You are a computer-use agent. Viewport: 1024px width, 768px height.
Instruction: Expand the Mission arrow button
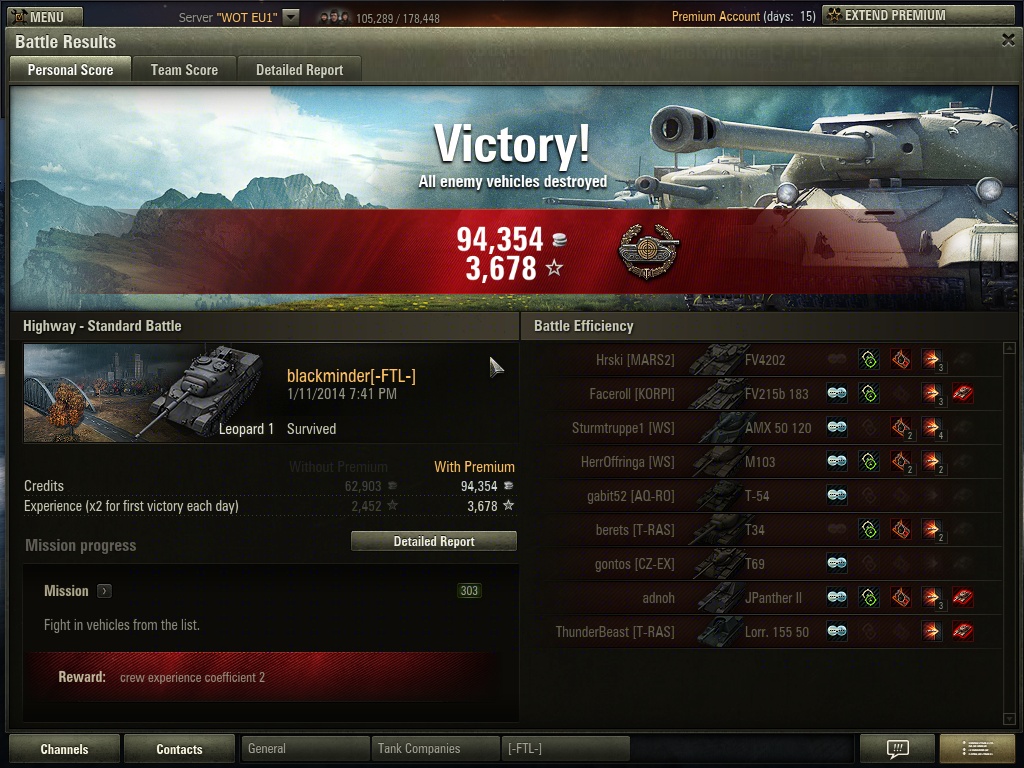105,591
